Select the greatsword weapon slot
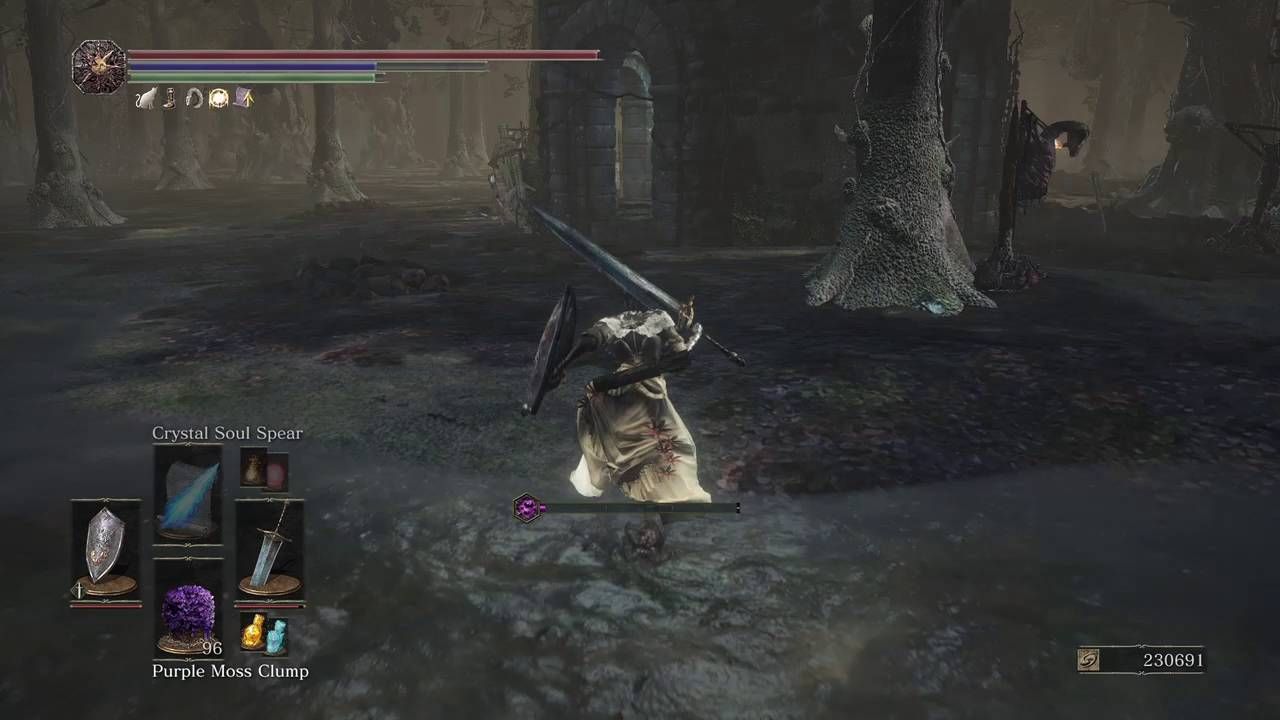 [270, 543]
